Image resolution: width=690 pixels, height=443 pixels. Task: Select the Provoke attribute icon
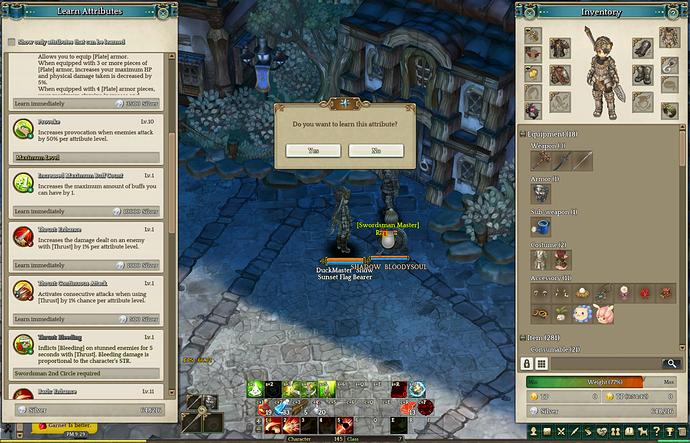tap(23, 130)
